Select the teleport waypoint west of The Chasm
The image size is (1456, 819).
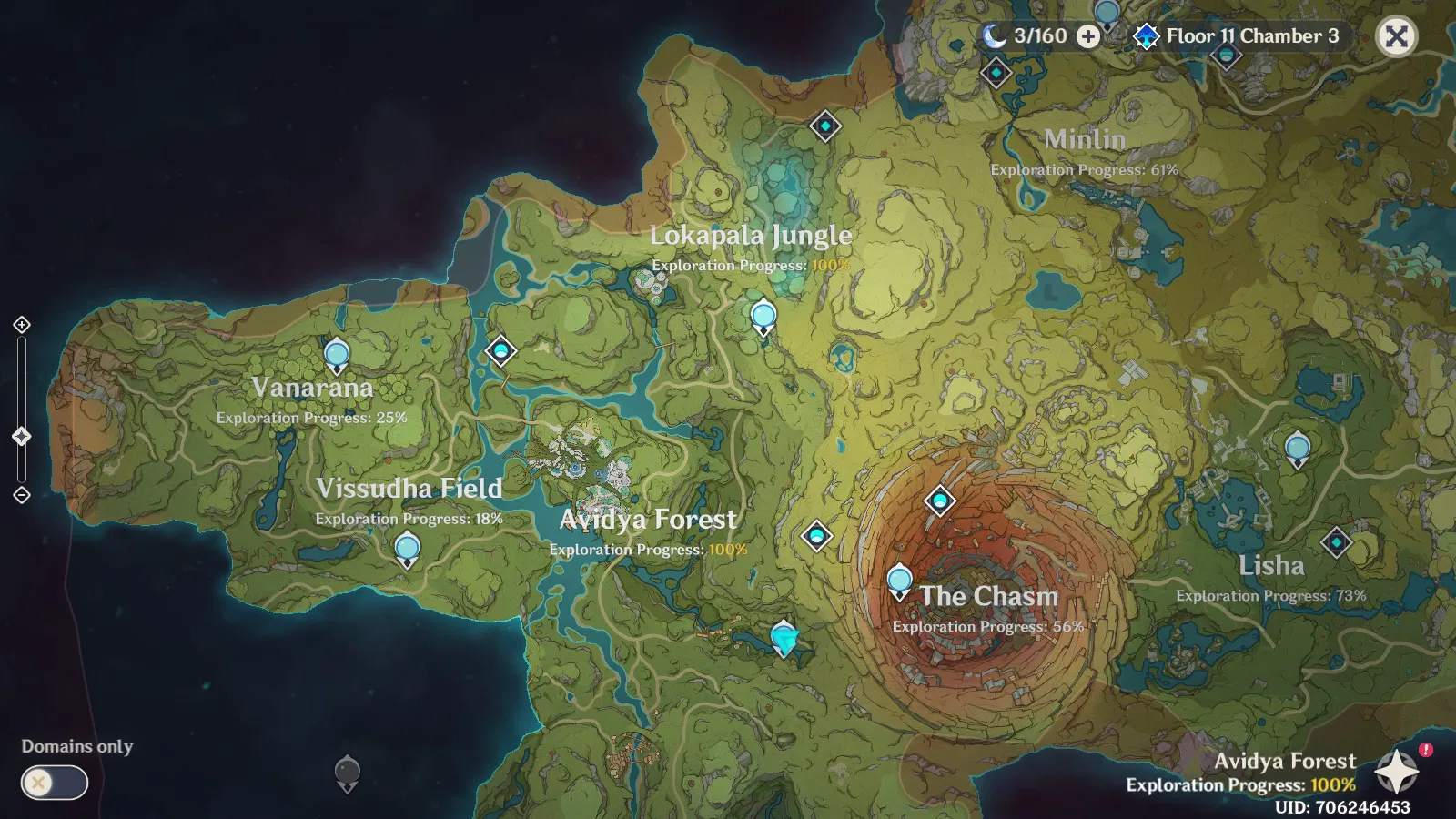point(816,536)
